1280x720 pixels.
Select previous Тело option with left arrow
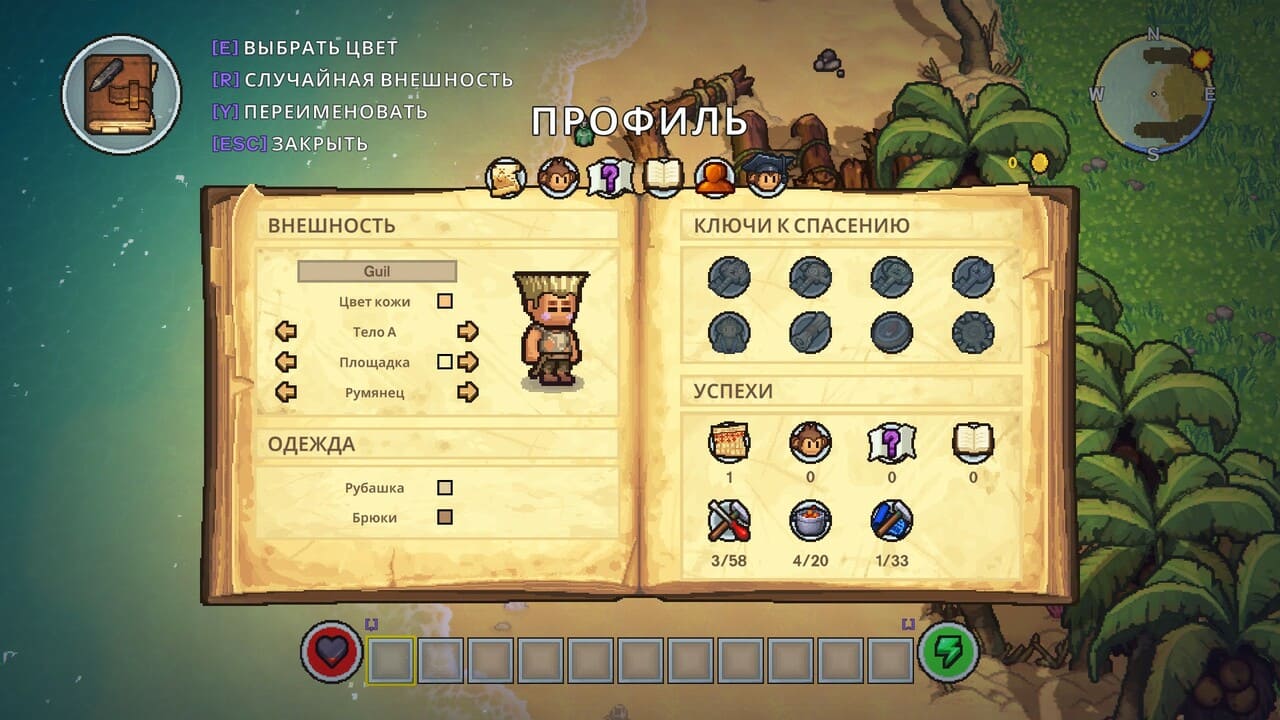click(x=286, y=332)
